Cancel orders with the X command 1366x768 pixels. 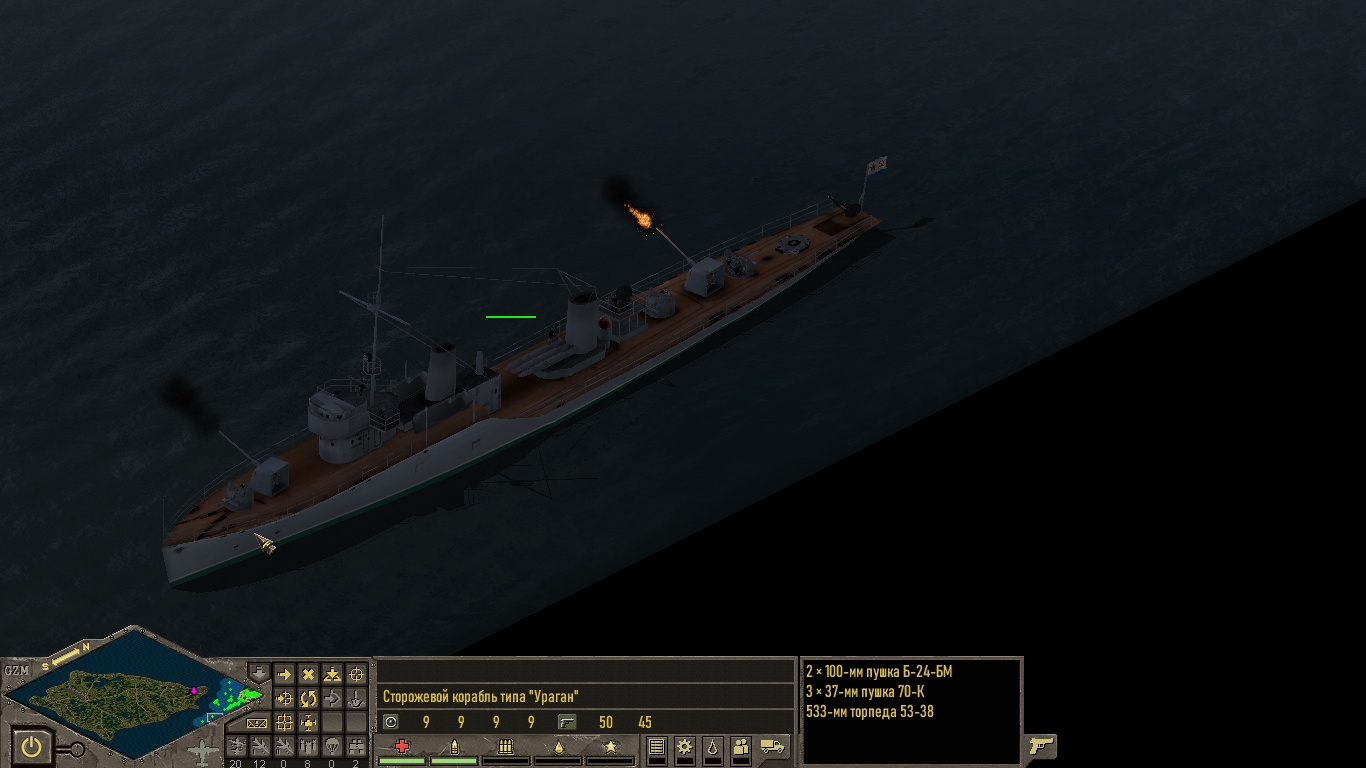pyautogui.click(x=308, y=675)
